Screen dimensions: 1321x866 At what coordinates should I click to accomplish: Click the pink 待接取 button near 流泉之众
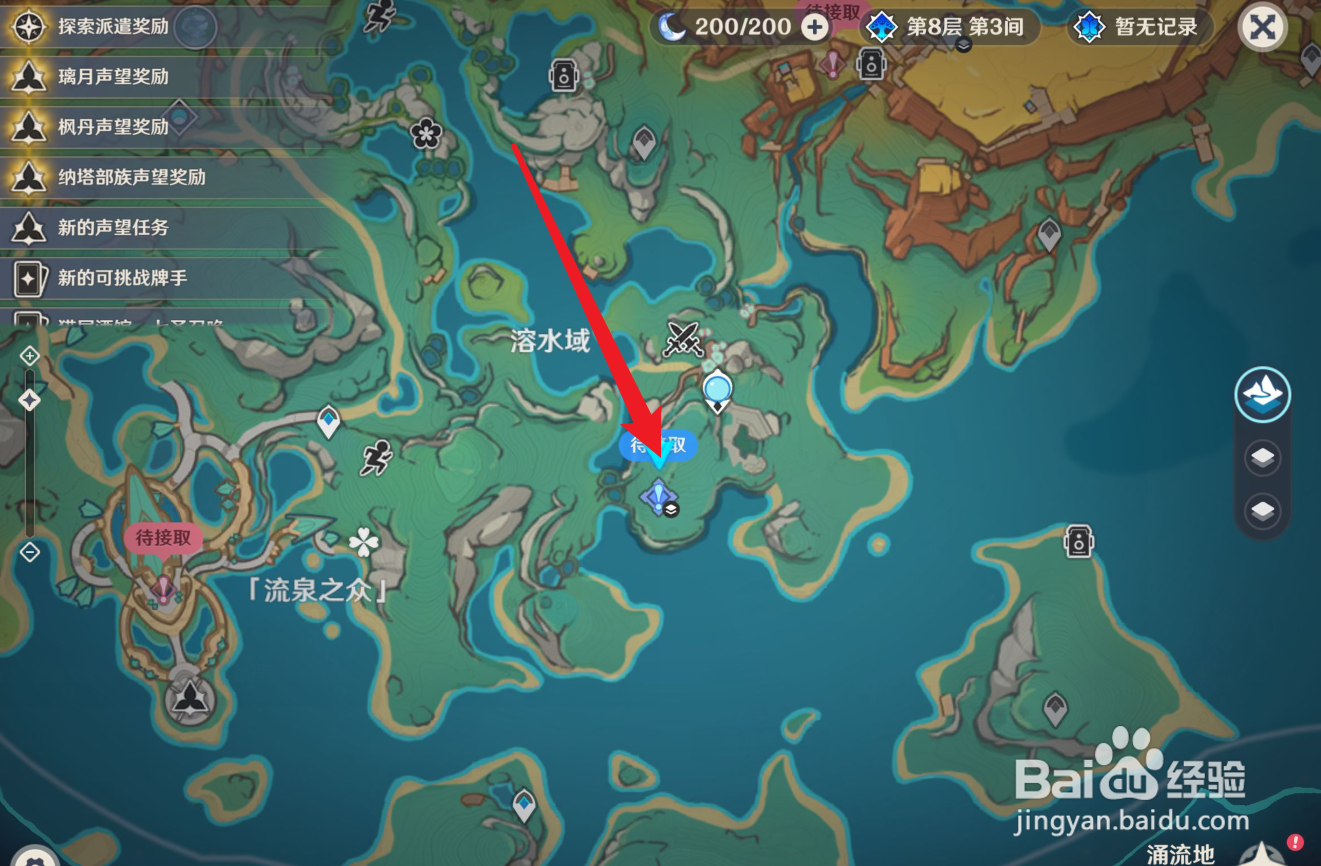pyautogui.click(x=163, y=537)
